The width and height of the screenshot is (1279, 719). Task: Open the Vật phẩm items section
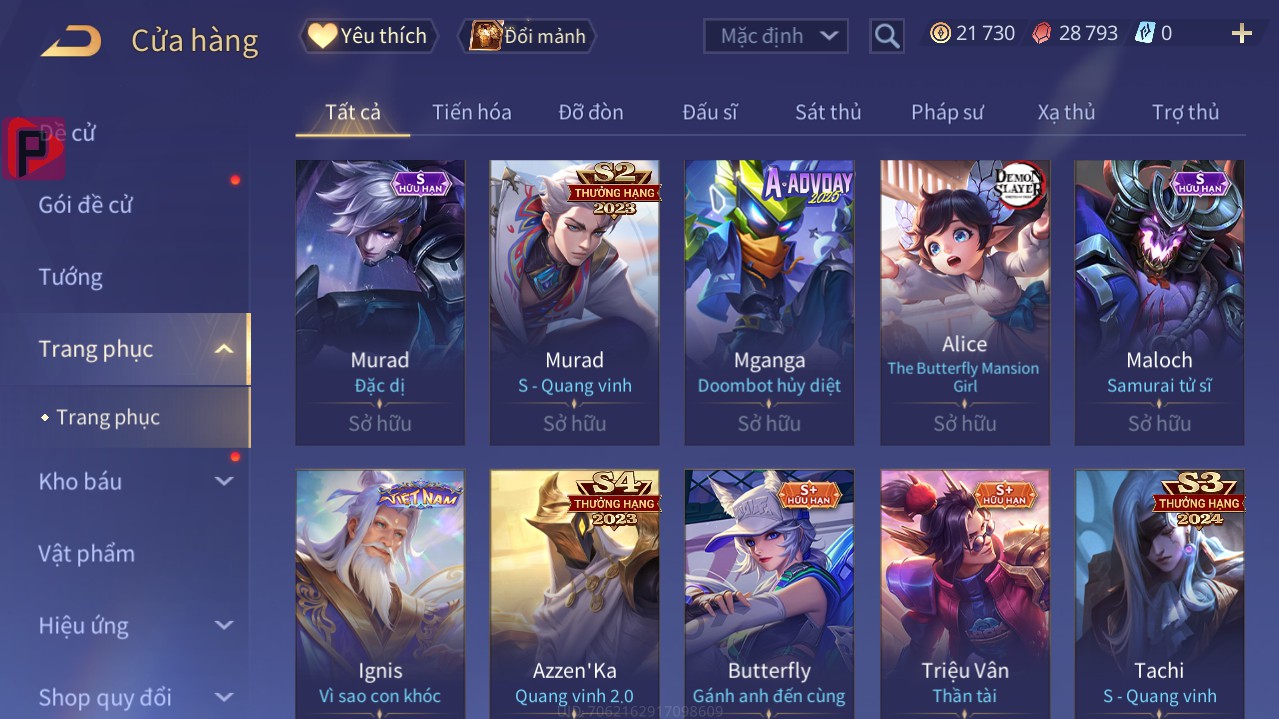pos(86,553)
